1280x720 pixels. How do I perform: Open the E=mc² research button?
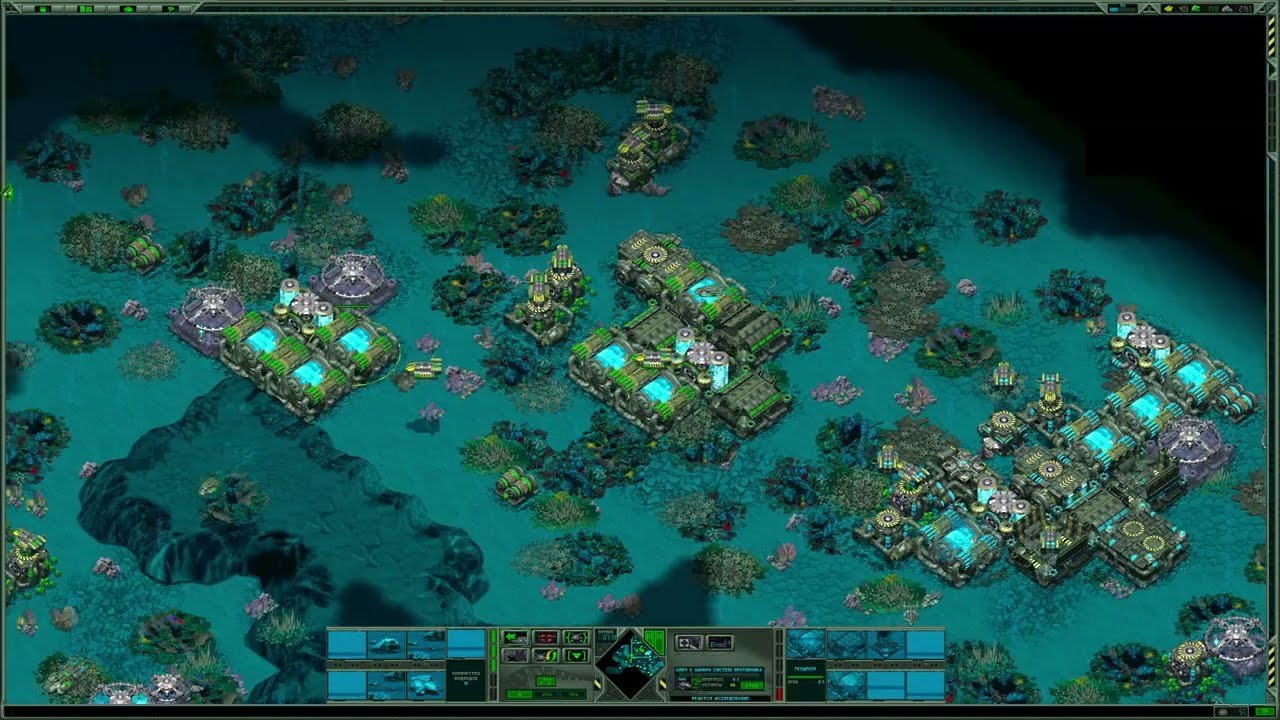[x=719, y=642]
